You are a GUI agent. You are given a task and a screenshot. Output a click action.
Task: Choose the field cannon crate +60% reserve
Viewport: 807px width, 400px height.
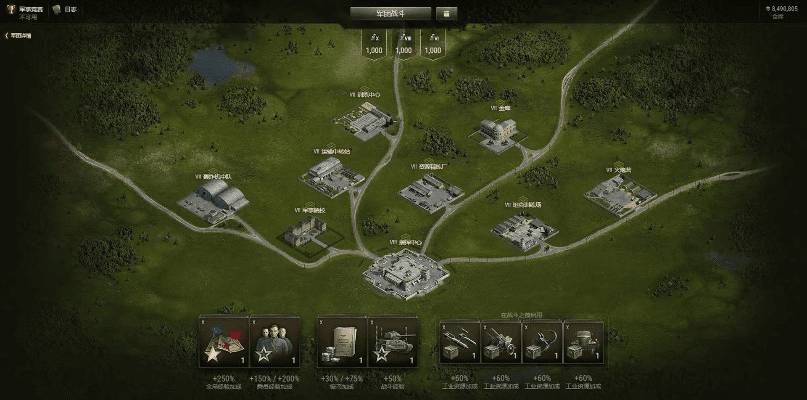tap(501, 343)
